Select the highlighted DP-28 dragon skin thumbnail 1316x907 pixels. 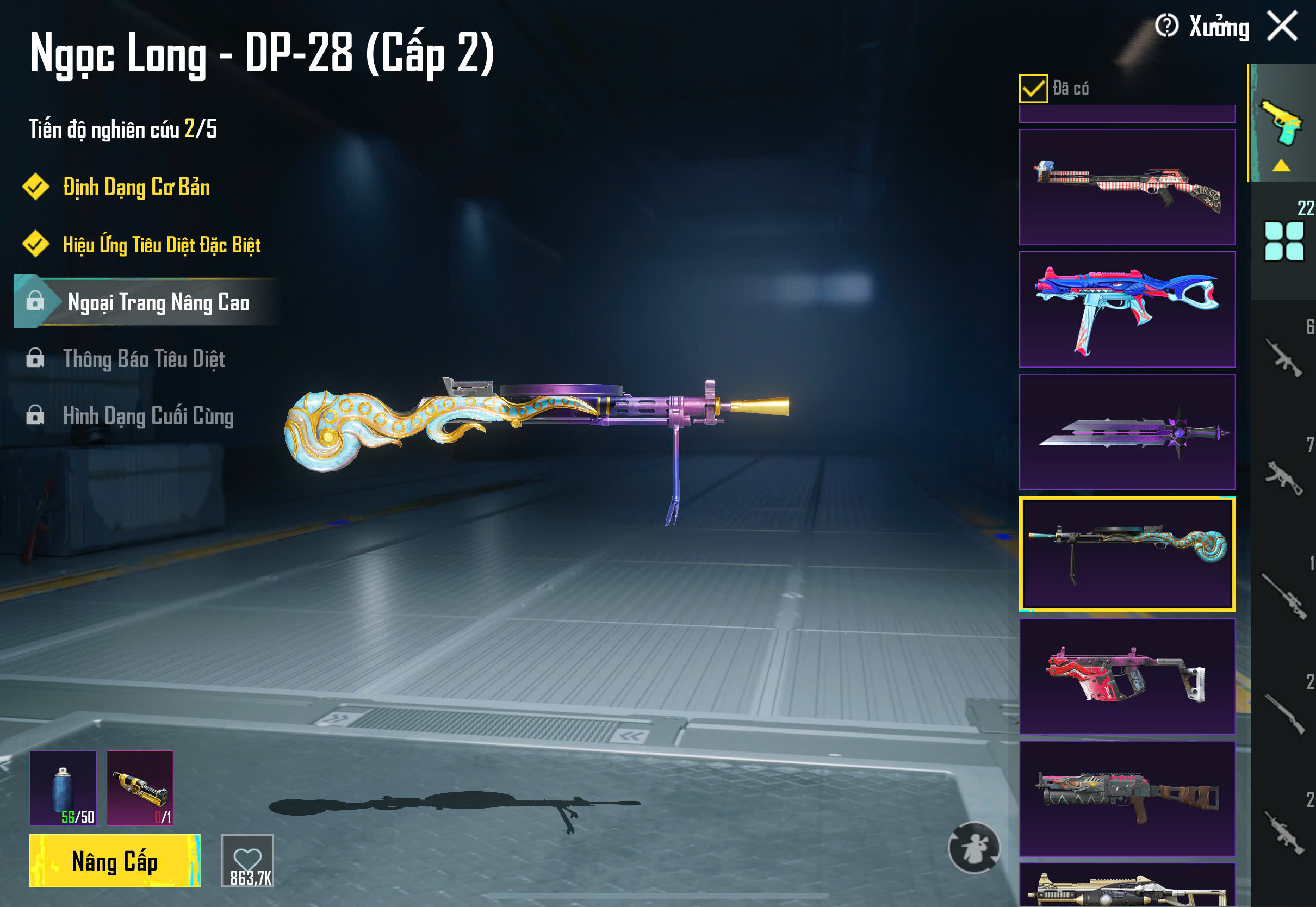pos(1127,554)
